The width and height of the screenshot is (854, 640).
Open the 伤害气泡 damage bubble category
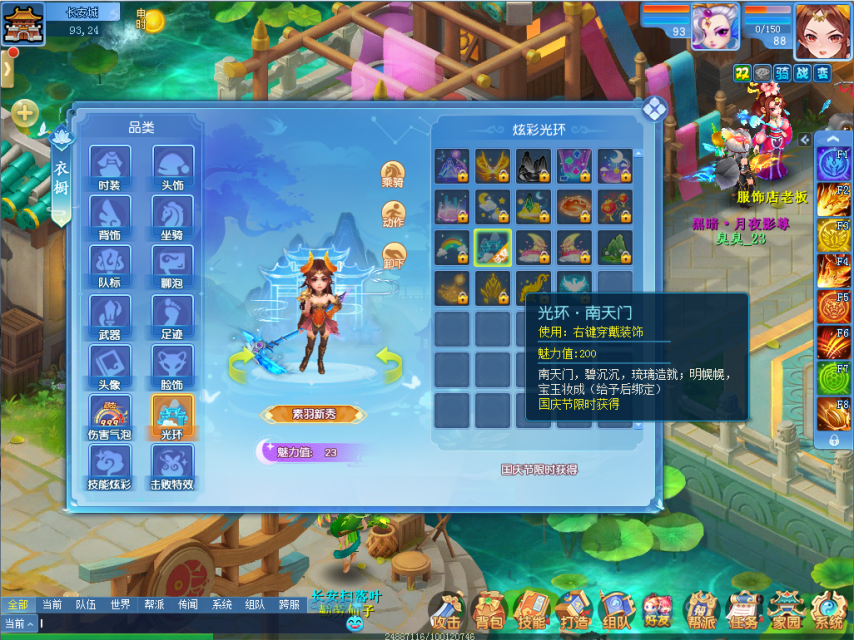(109, 416)
